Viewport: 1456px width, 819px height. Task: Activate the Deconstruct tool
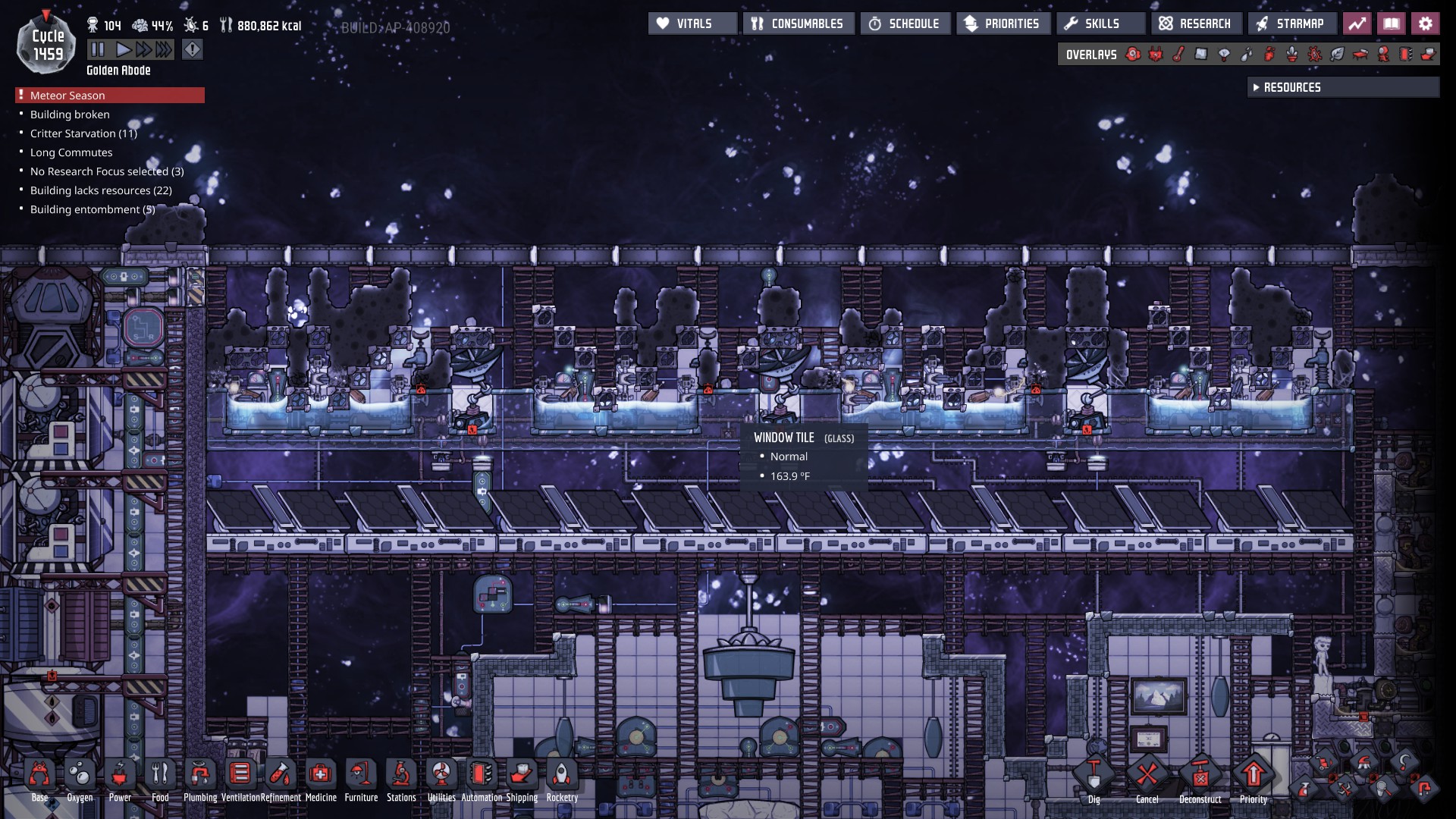pyautogui.click(x=1200, y=776)
